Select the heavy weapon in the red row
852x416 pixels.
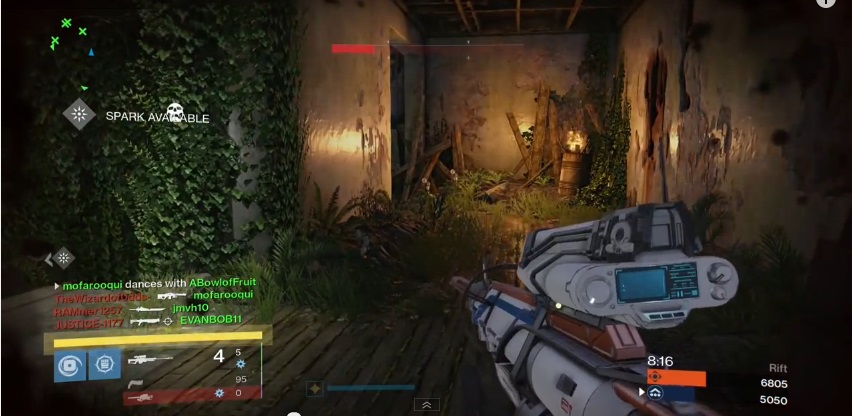click(140, 396)
